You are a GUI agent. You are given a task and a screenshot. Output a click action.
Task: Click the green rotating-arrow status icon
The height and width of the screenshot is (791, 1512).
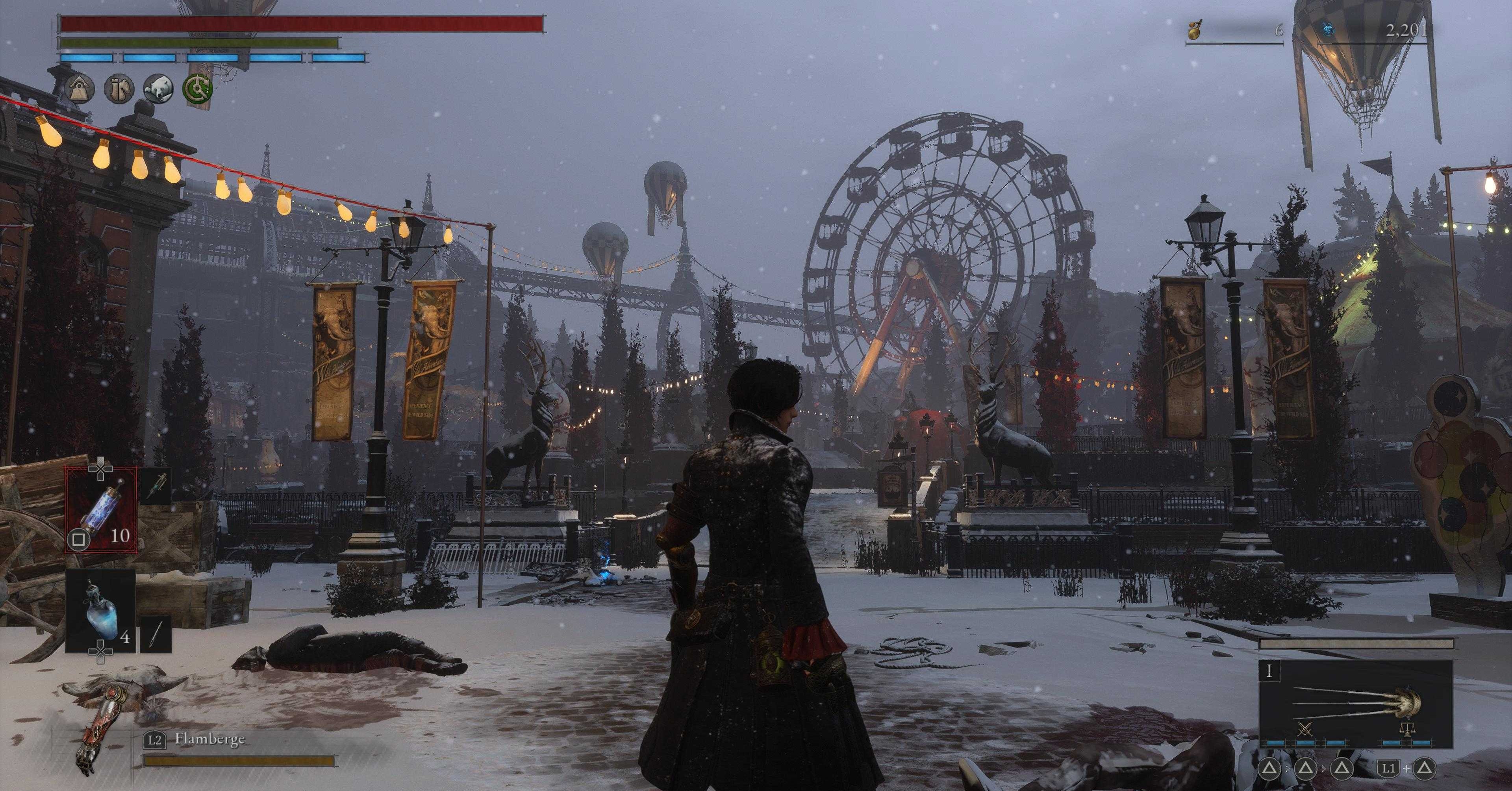[198, 89]
